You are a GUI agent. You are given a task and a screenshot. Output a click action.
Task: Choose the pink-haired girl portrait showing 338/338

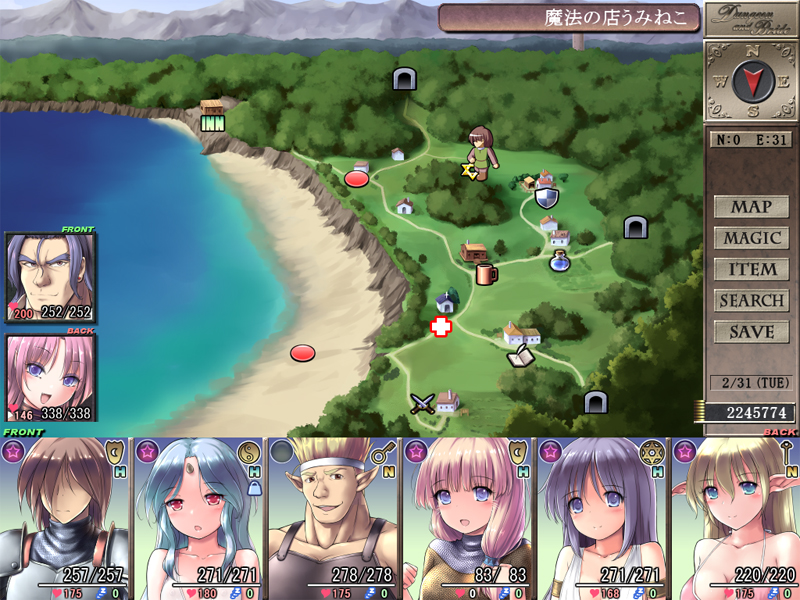[x=51, y=378]
